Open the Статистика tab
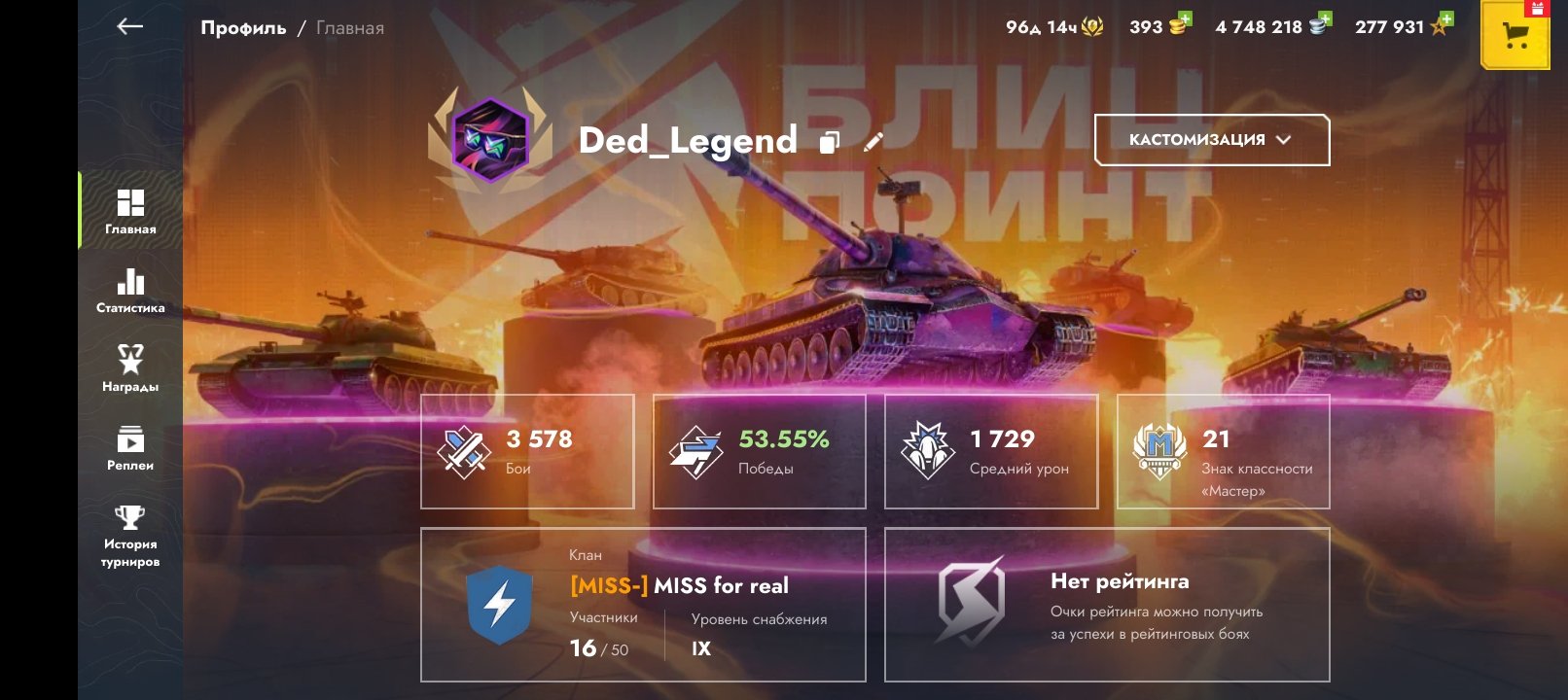The height and width of the screenshot is (700, 1568). click(x=130, y=291)
